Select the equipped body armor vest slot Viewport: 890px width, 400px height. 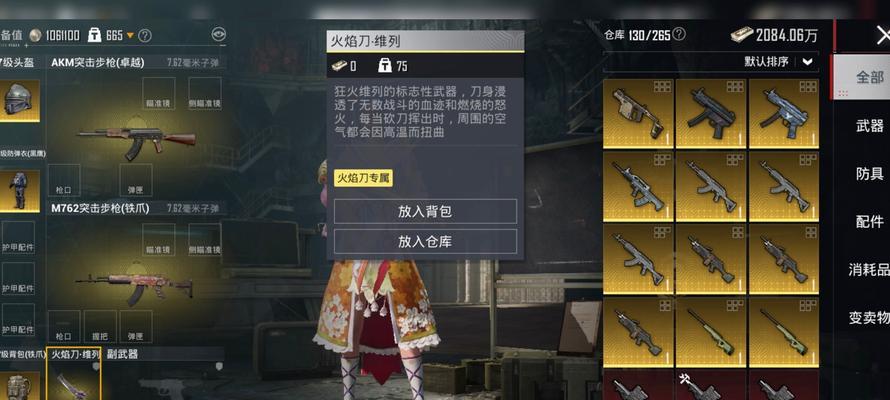20,188
